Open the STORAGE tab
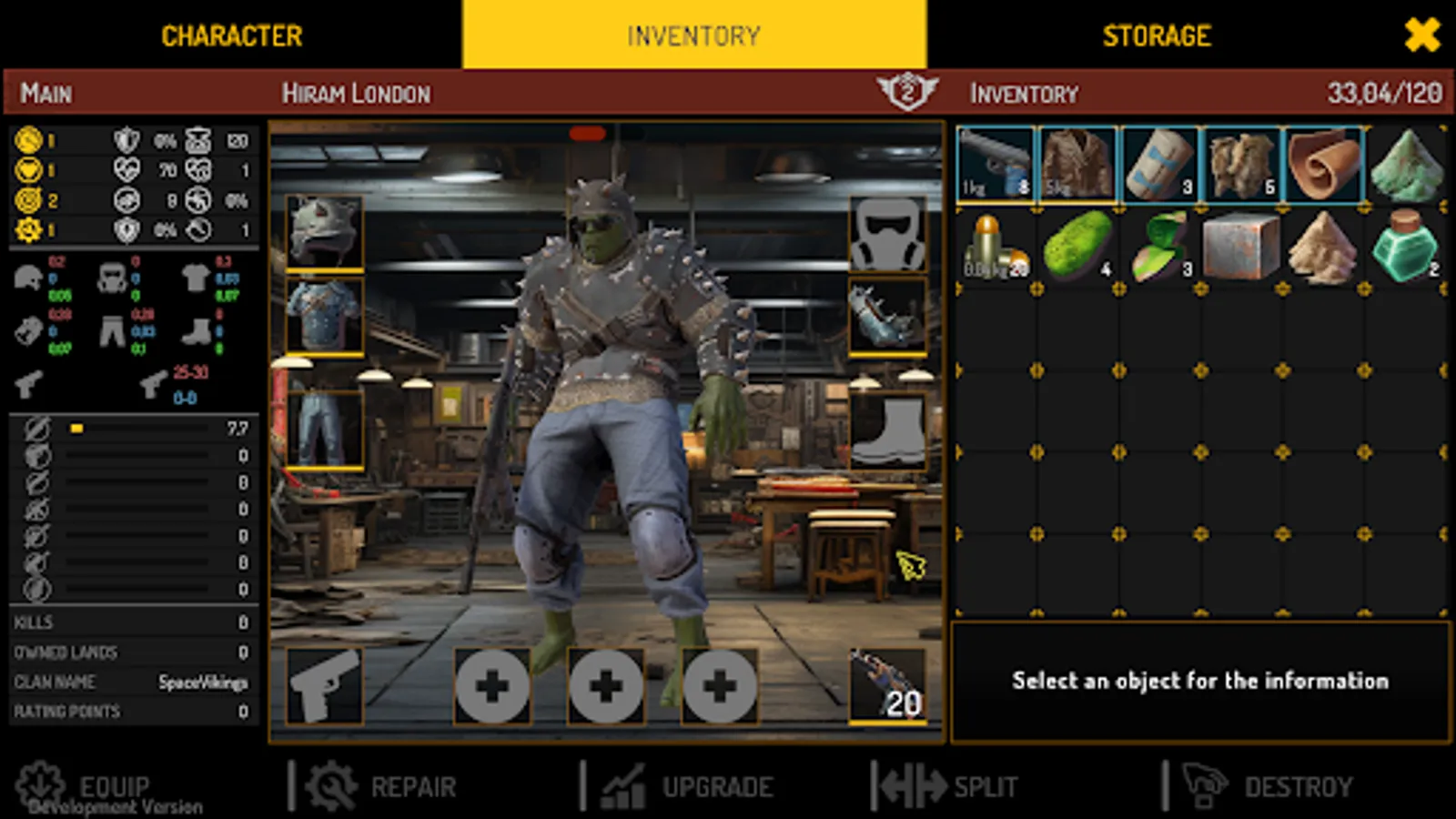This screenshot has height=819, width=1456. click(1156, 36)
